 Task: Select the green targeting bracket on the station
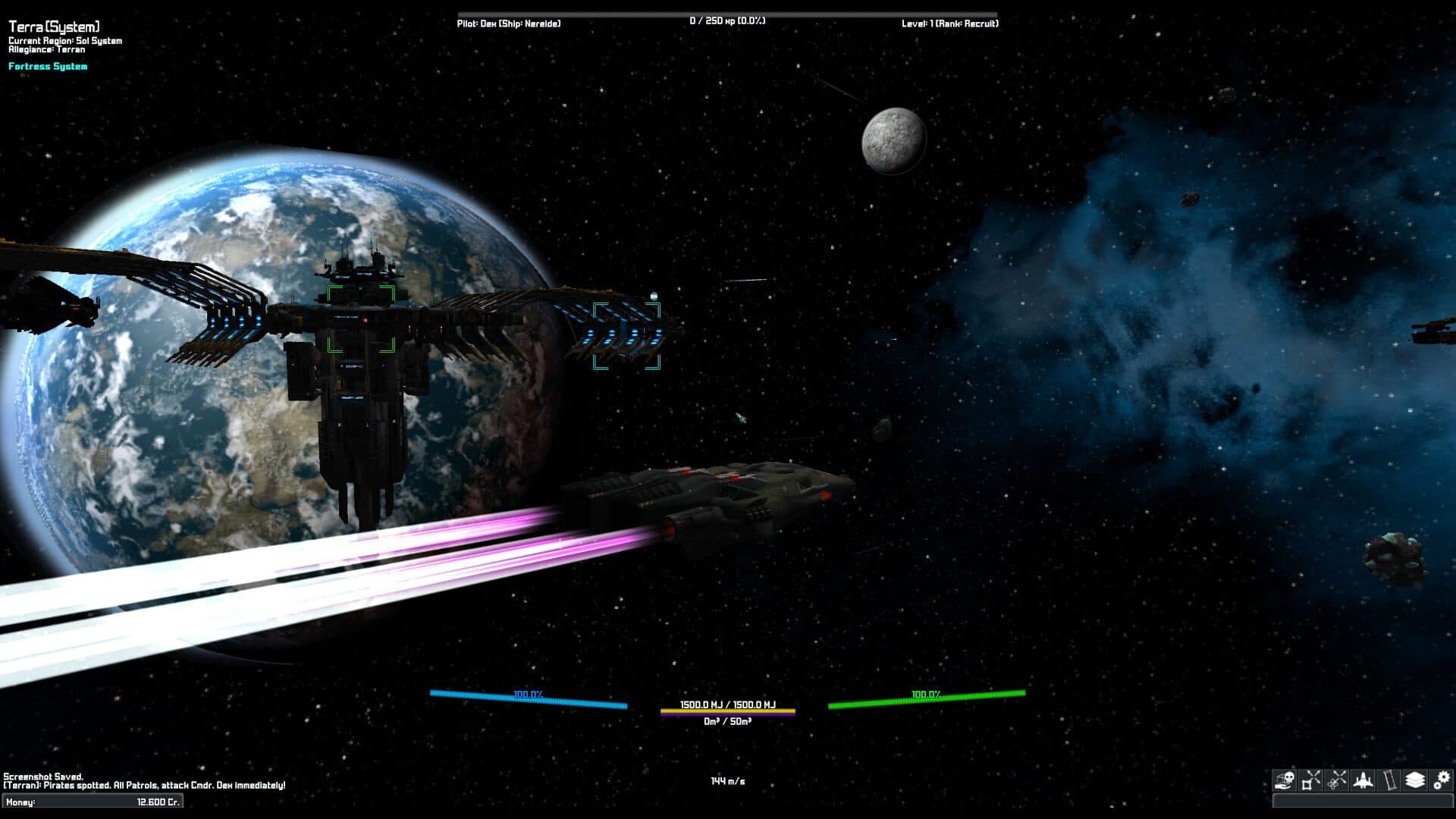(x=360, y=318)
